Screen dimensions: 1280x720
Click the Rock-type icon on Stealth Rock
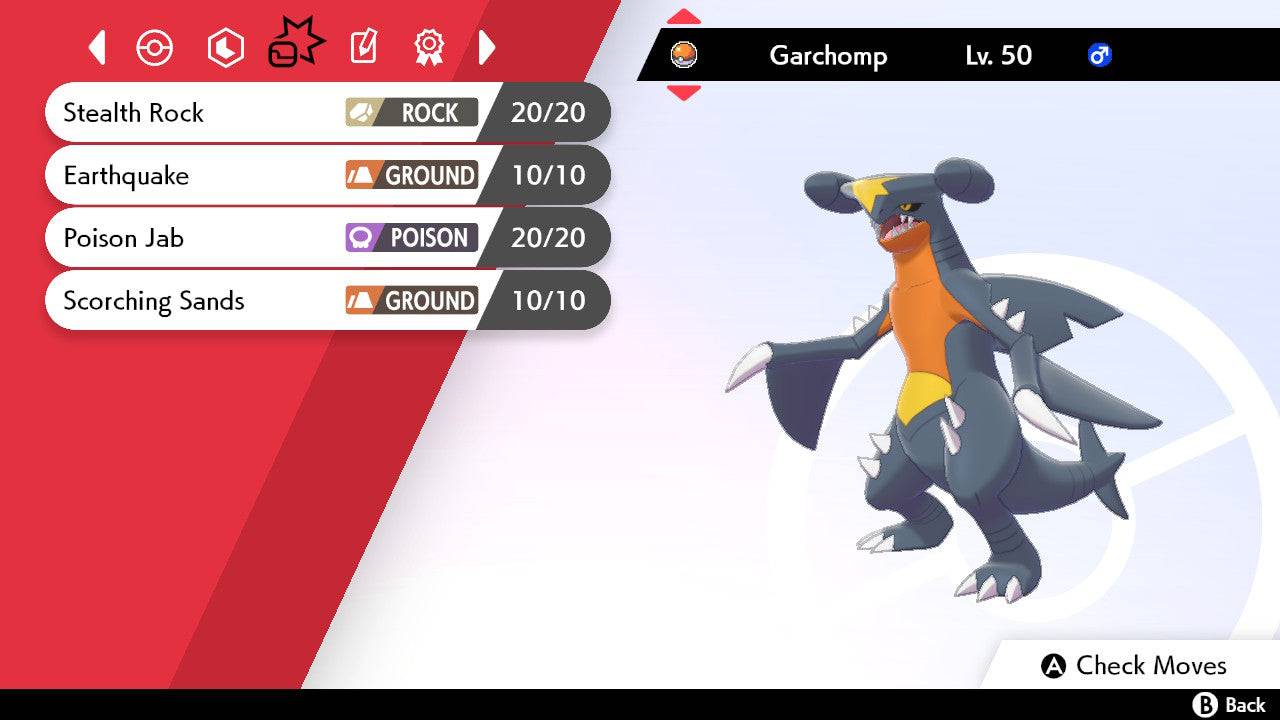411,113
